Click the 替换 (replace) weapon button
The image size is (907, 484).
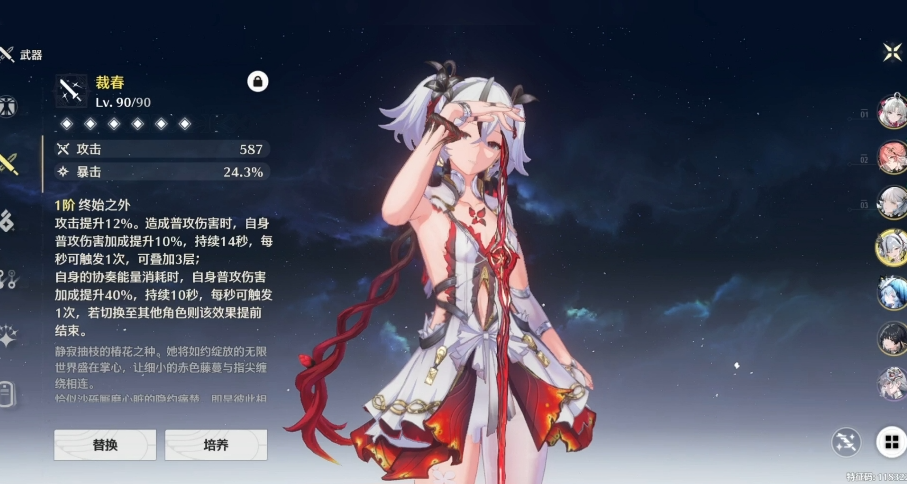[x=105, y=445]
